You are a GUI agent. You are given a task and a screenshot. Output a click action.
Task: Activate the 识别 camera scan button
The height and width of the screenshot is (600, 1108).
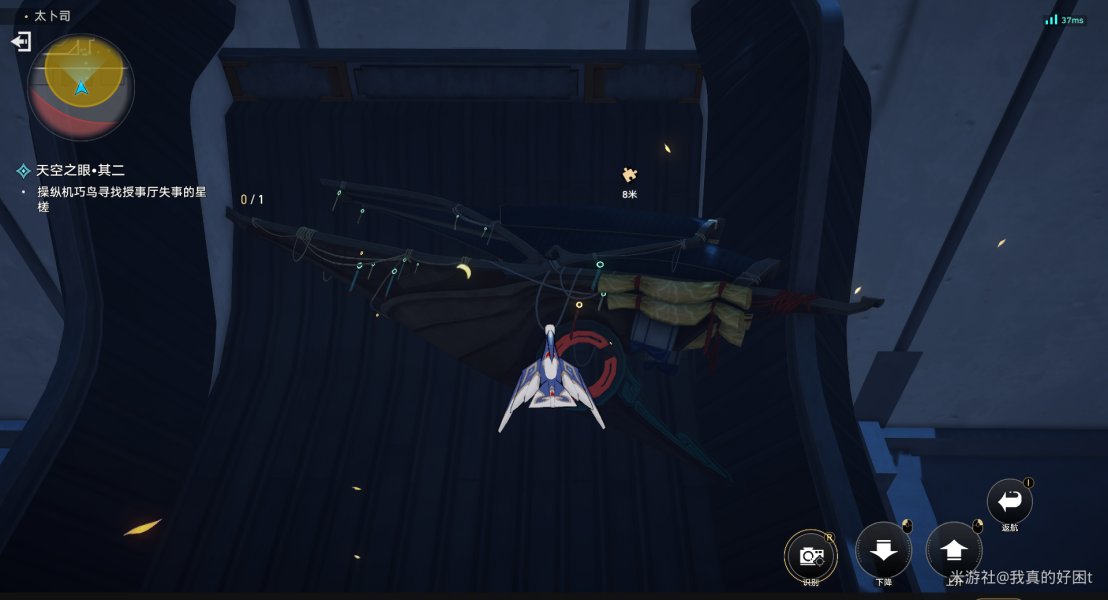[x=811, y=554]
